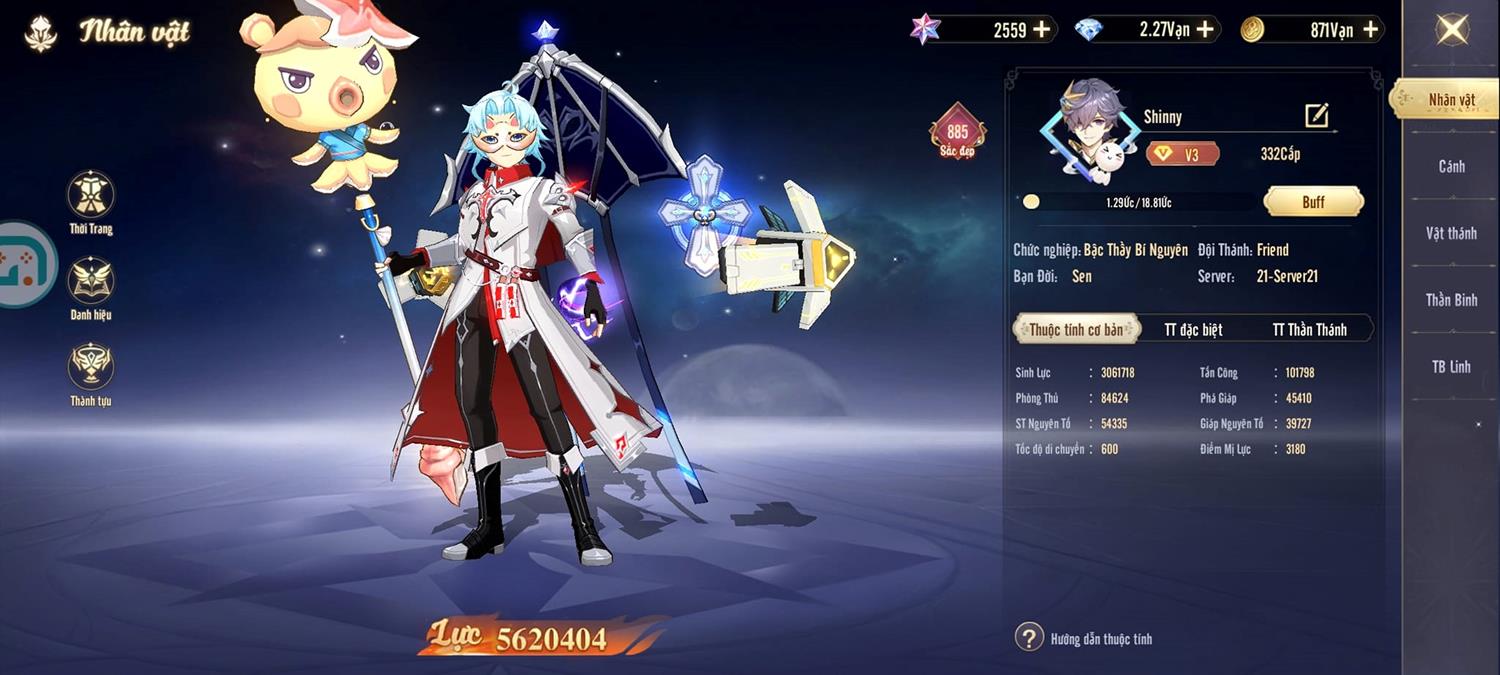Screen dimensions: 1500x675
Task: Open the Thành tựu achievements menu
Action: pyautogui.click(x=91, y=367)
